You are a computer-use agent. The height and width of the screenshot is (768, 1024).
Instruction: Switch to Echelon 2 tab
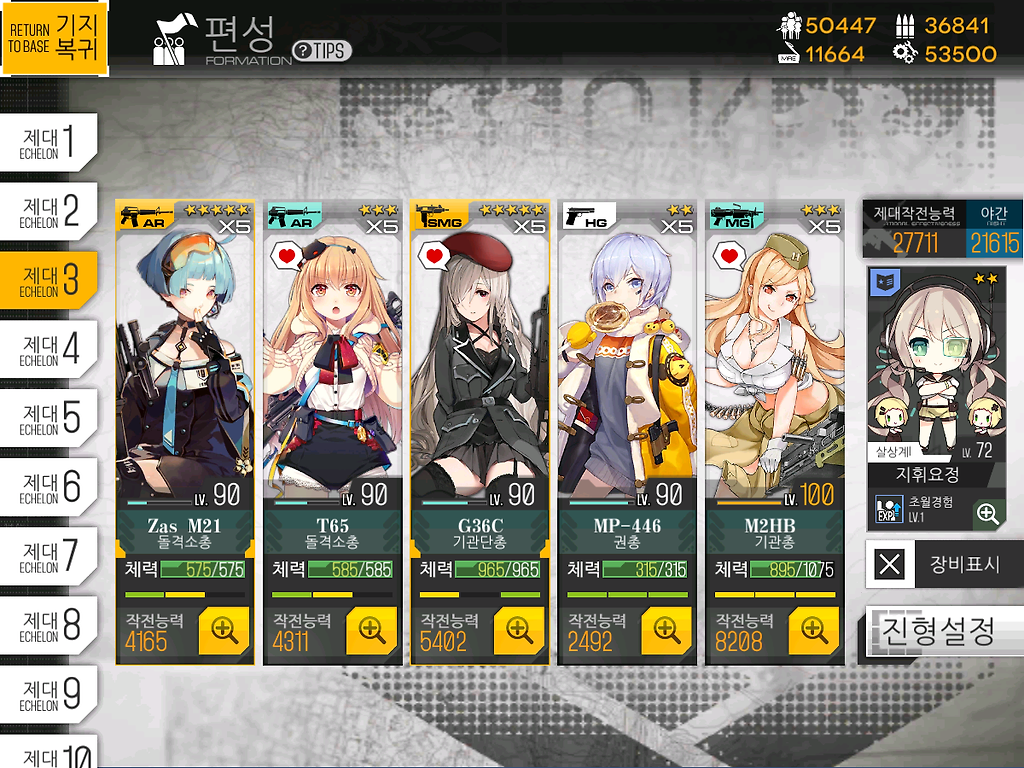click(x=49, y=211)
